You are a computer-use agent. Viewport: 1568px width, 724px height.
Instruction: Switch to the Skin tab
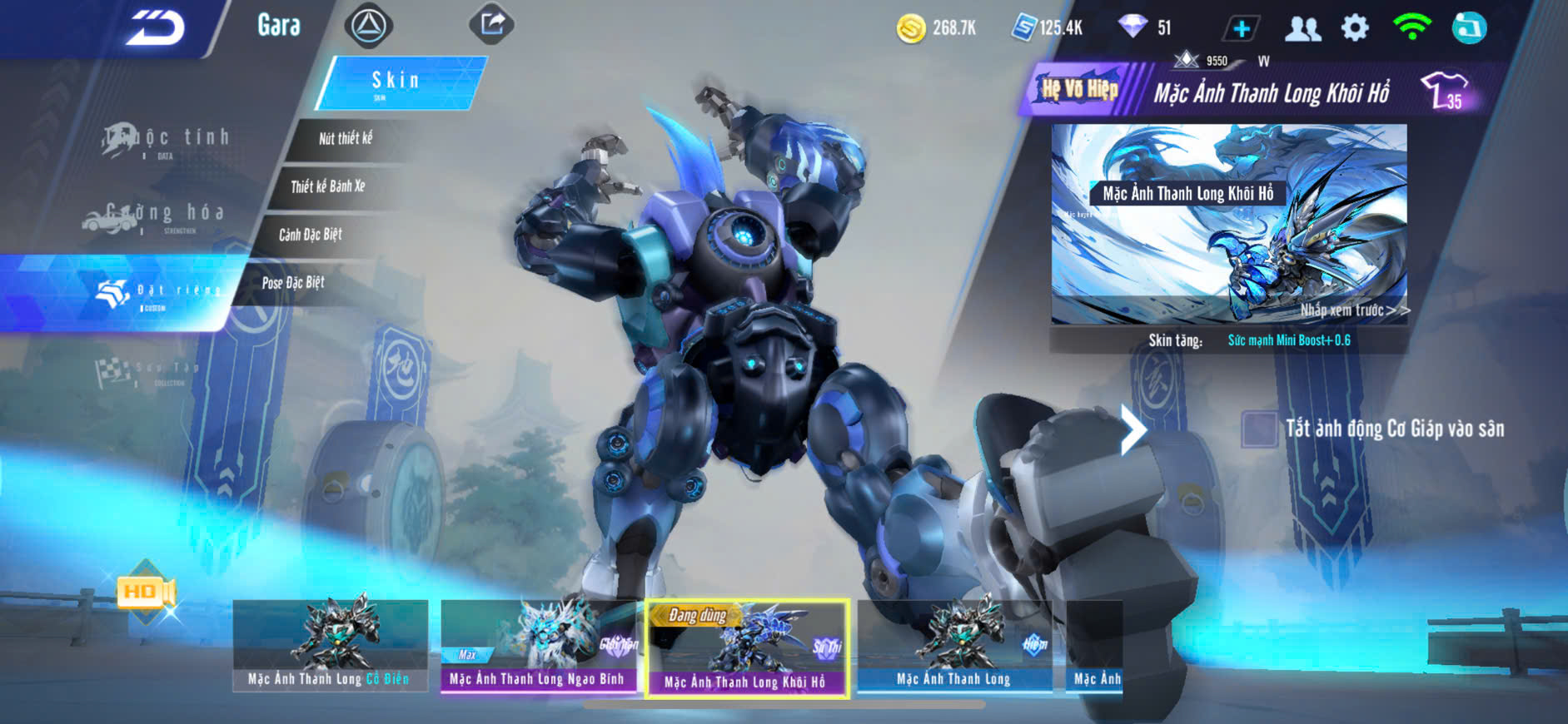tap(397, 82)
